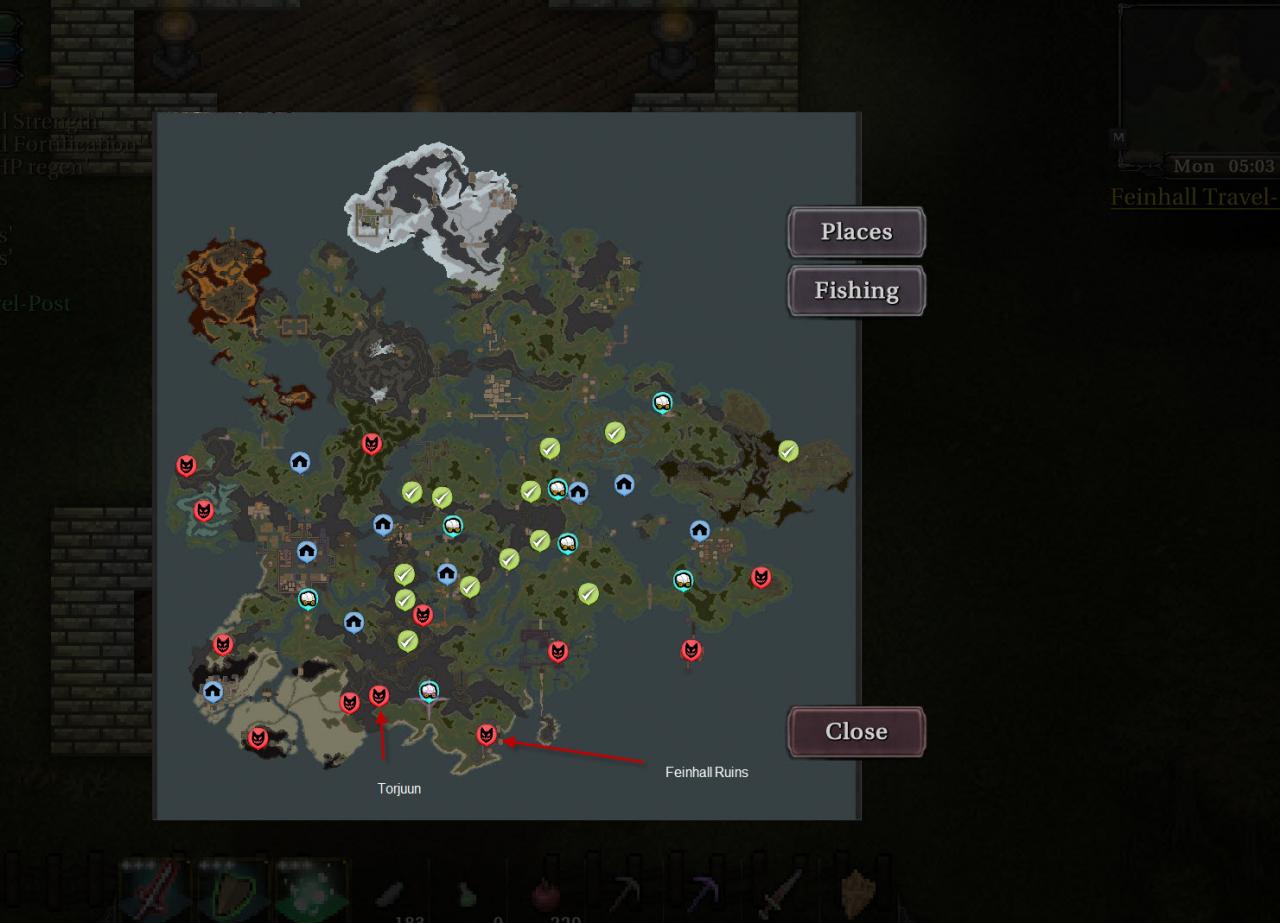Click the red skull marker on the small southeastern island
Screen dimensions: 1280x923
pyautogui.click(x=691, y=650)
